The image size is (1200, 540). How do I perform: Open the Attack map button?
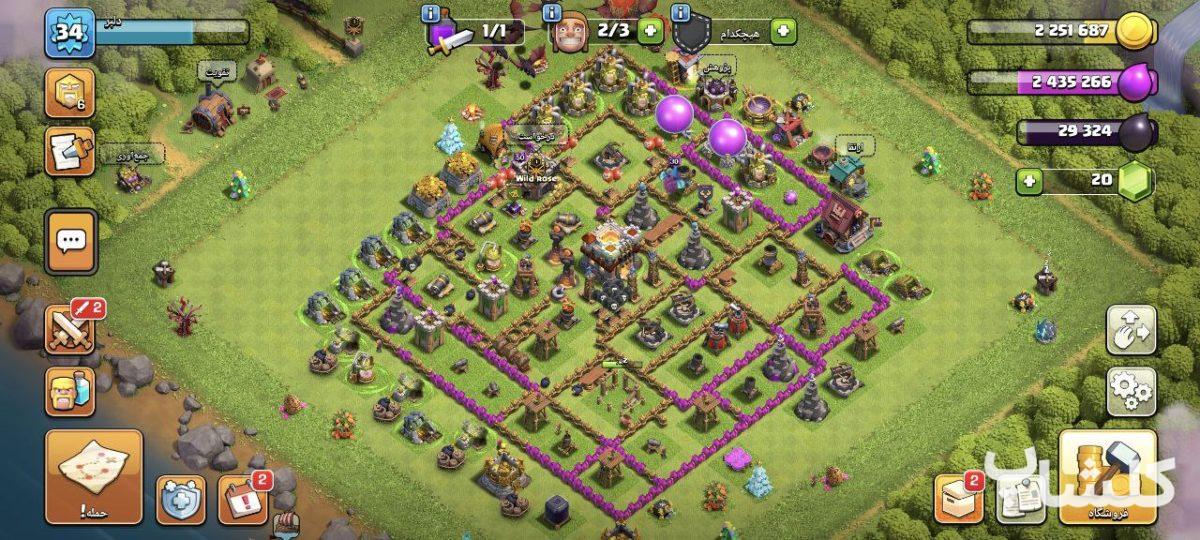tap(94, 476)
